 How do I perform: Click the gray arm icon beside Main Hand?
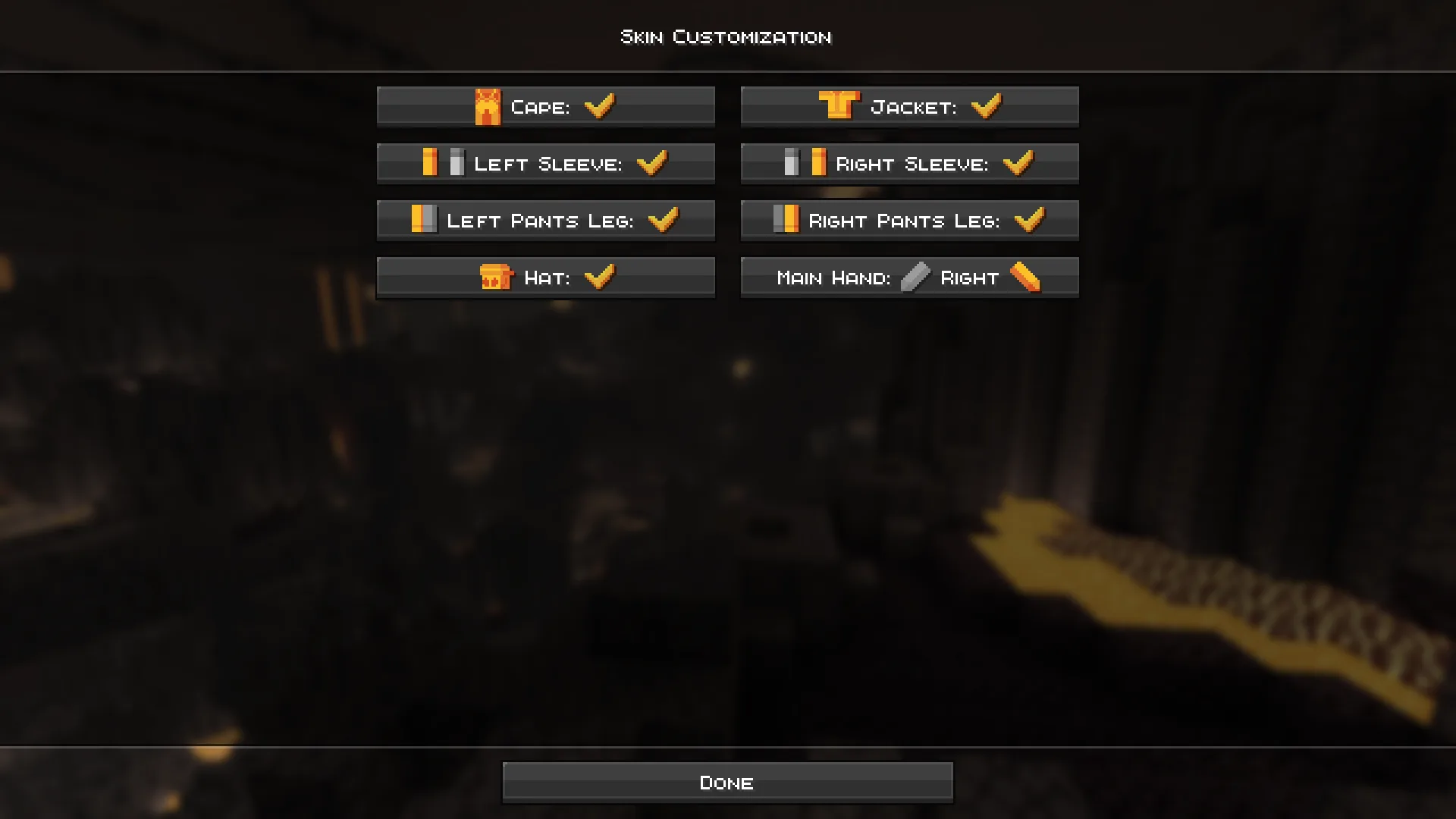[x=916, y=277]
